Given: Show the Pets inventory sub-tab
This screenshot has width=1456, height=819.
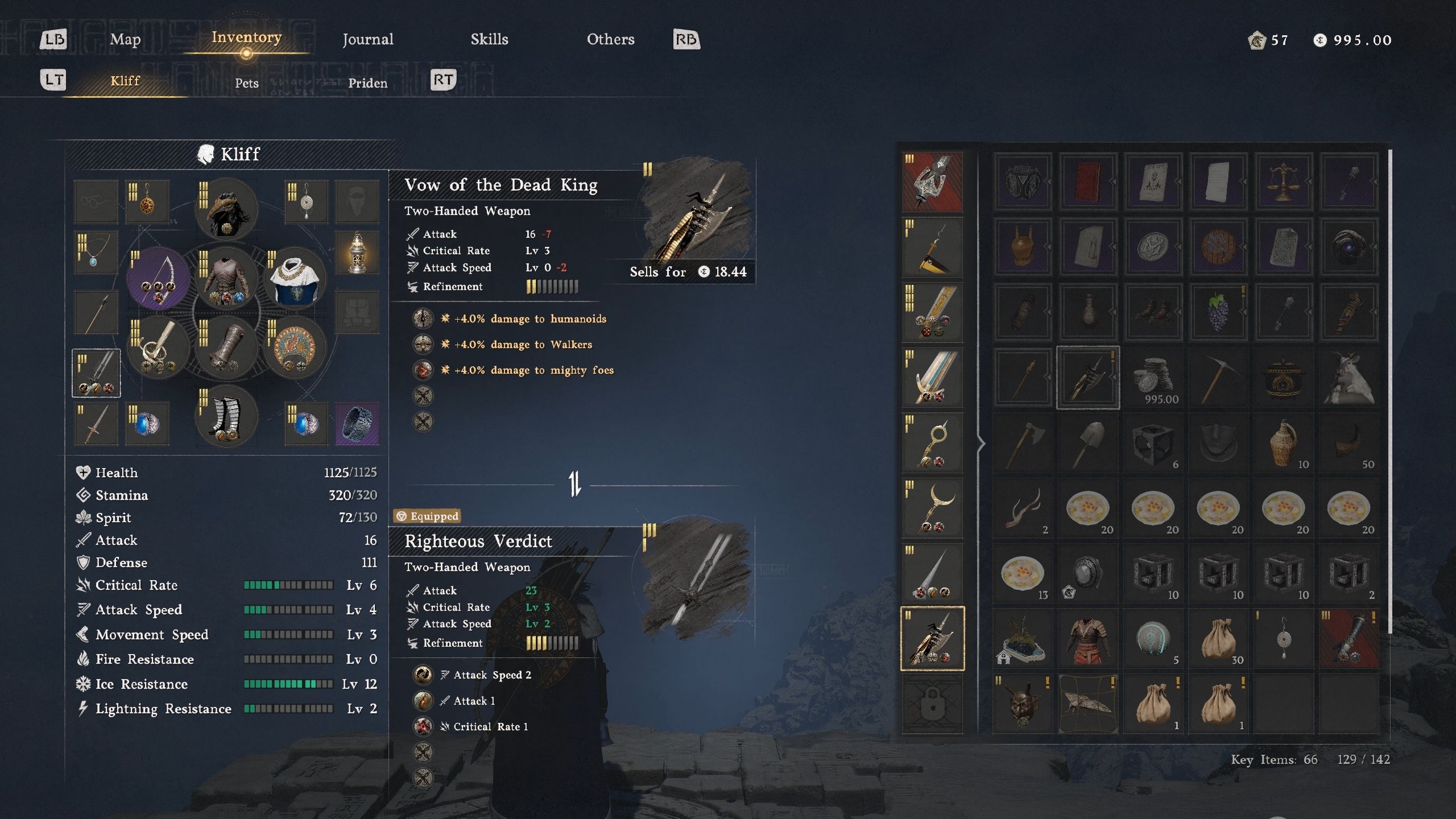Looking at the screenshot, I should [246, 83].
